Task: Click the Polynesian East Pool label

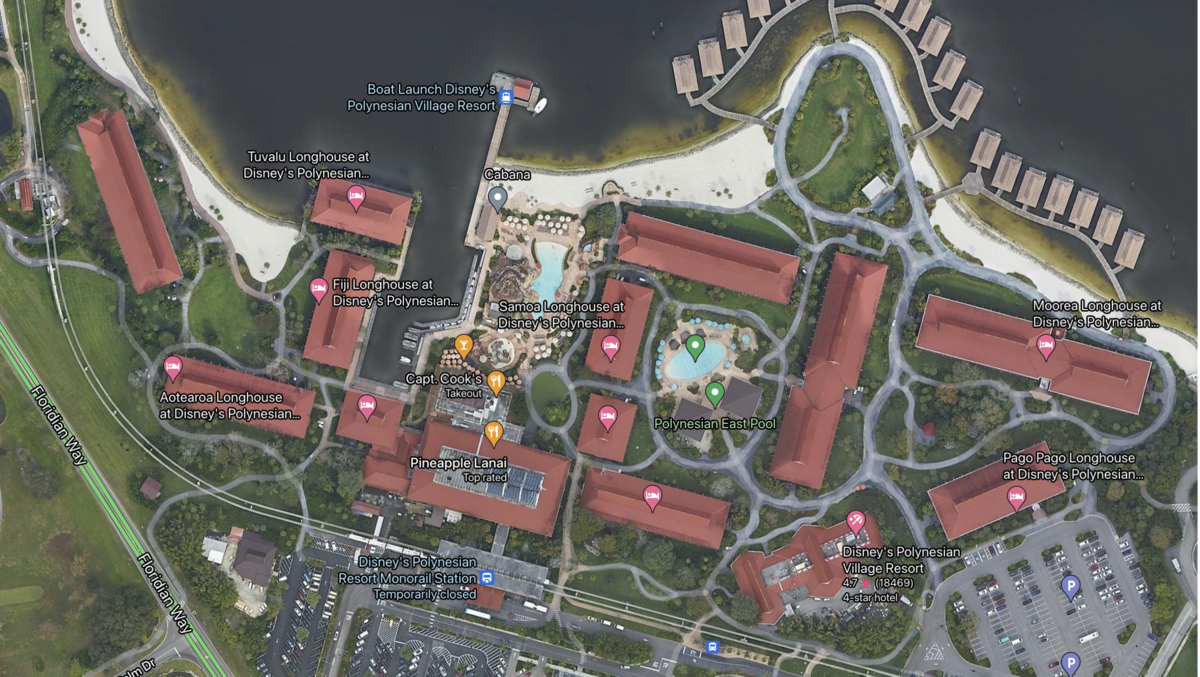Action: pyautogui.click(x=714, y=423)
